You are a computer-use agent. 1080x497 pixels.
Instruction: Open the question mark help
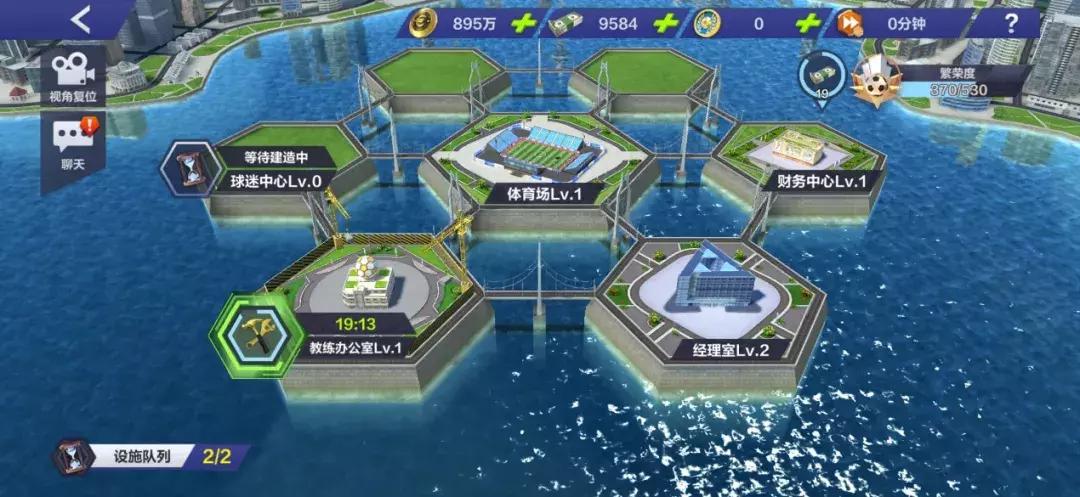(x=1006, y=22)
